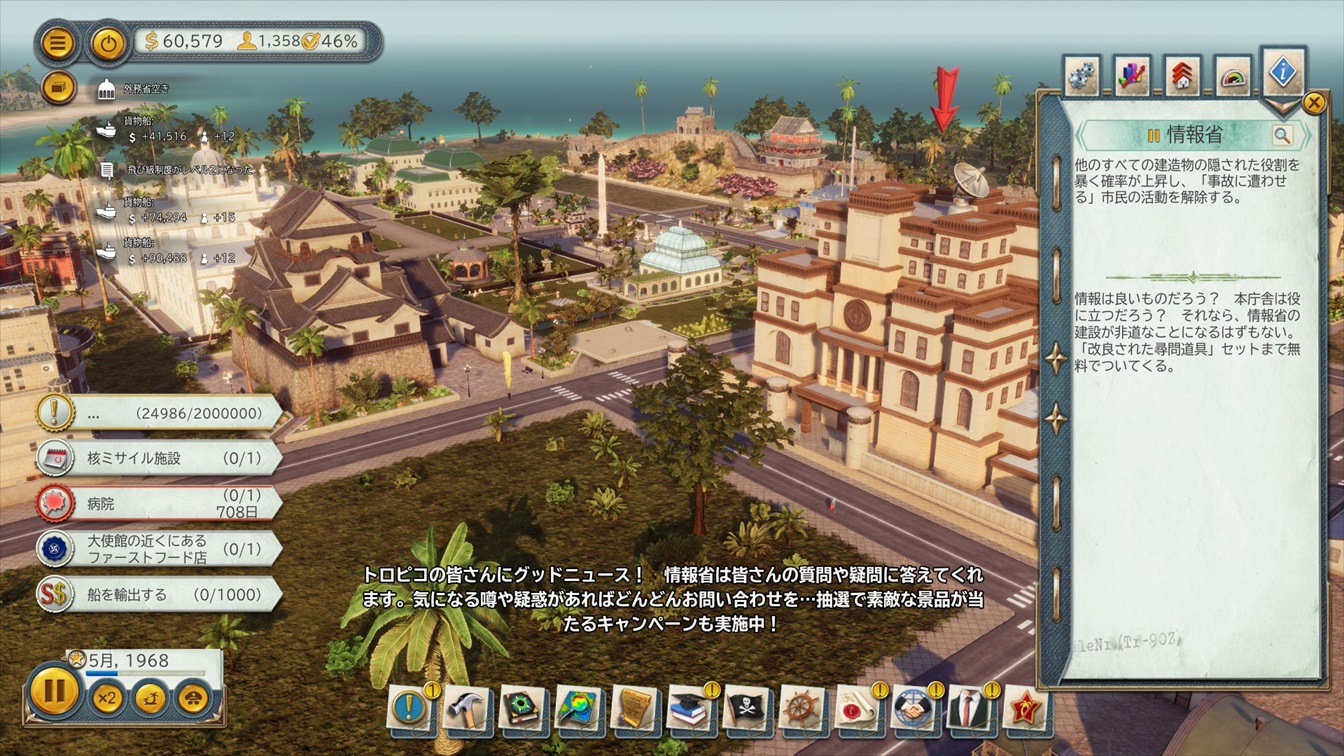Open the ship's wheel trade menu
This screenshot has width=1344, height=756.
click(x=802, y=708)
